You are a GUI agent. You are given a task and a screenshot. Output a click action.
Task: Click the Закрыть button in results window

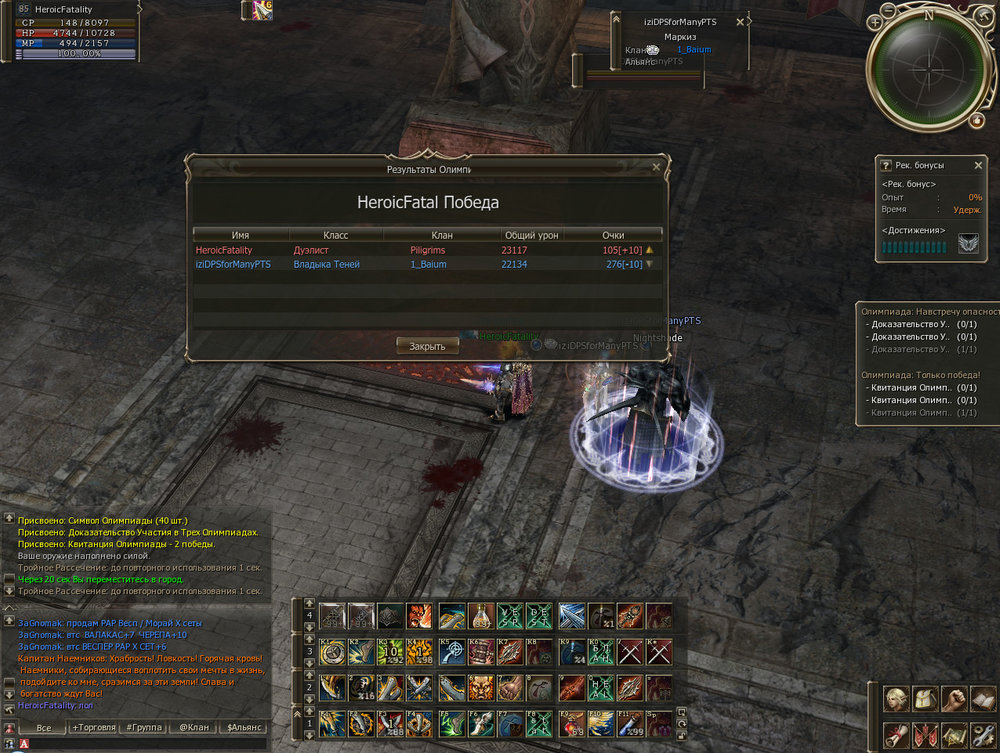point(427,346)
